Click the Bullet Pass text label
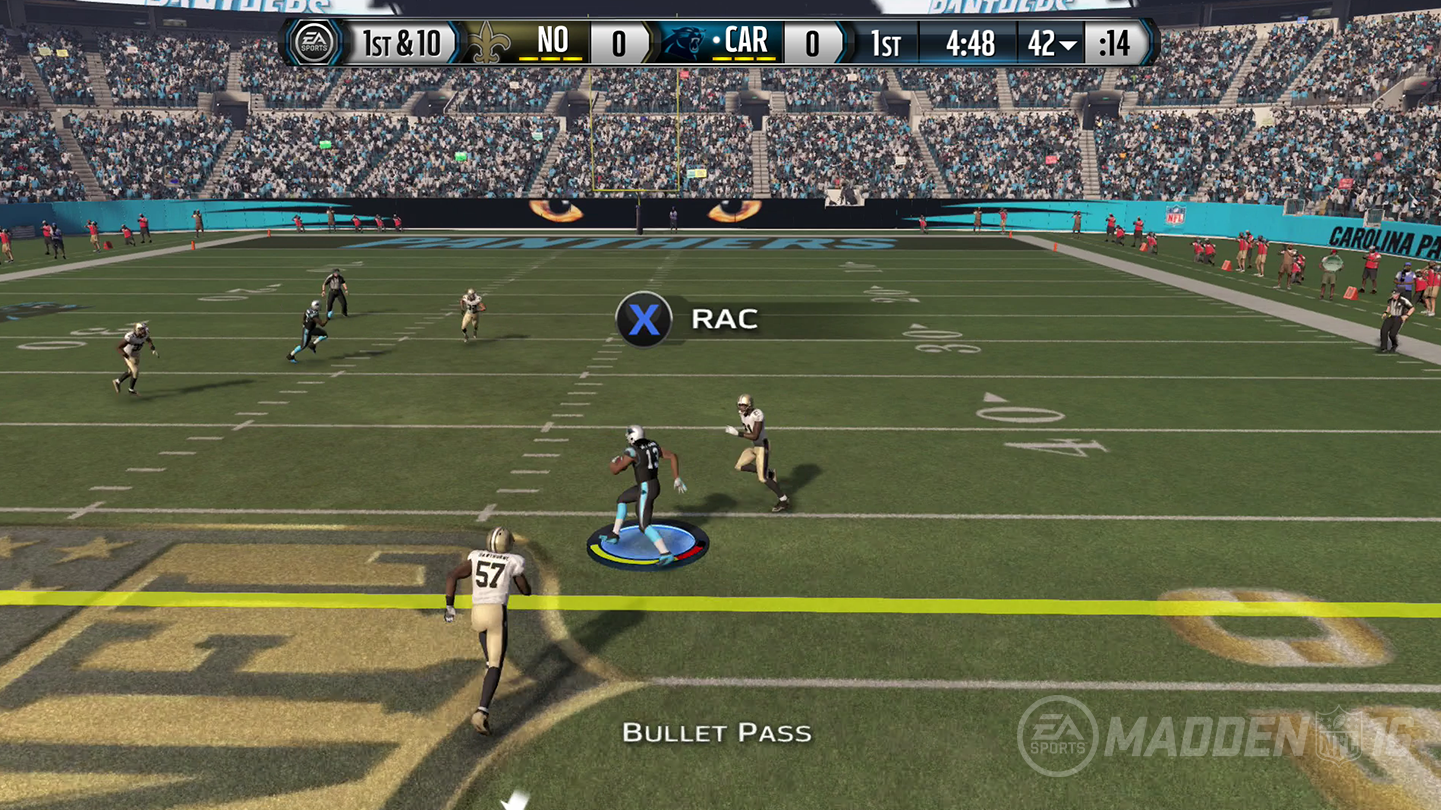Screen dimensions: 1441x810 pos(719,733)
